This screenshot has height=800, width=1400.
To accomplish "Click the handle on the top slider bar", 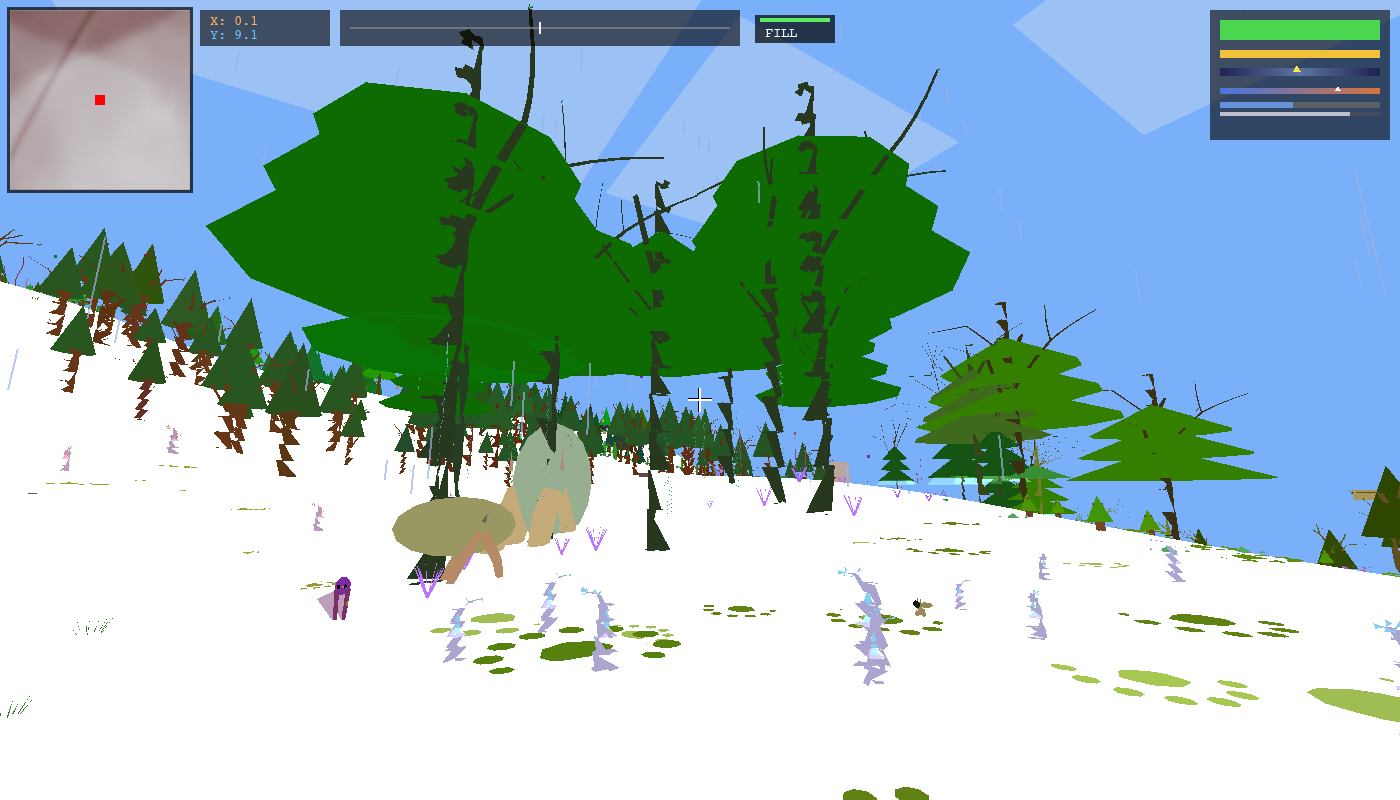I will 540,28.
